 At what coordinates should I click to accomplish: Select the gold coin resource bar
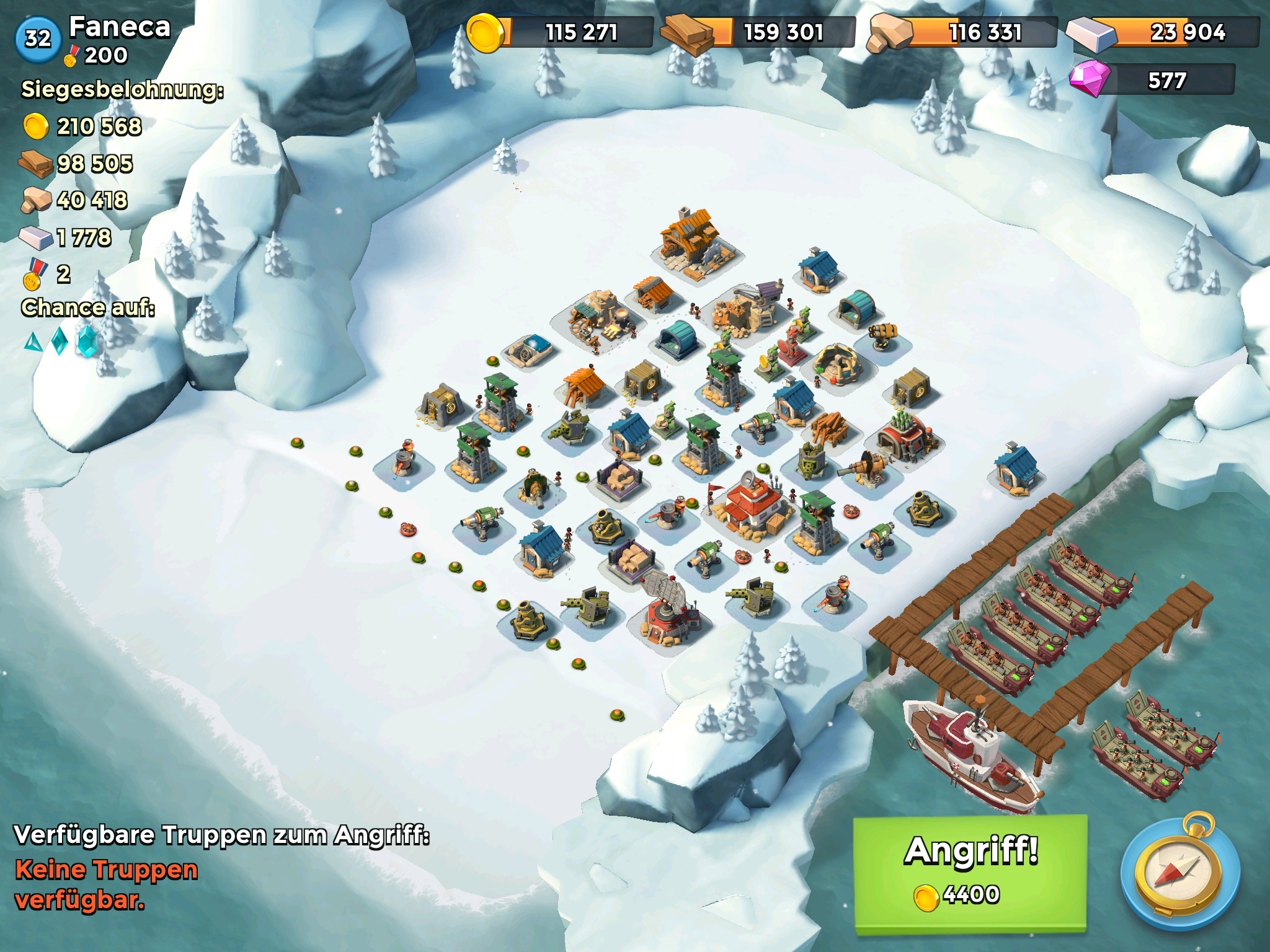[559, 32]
